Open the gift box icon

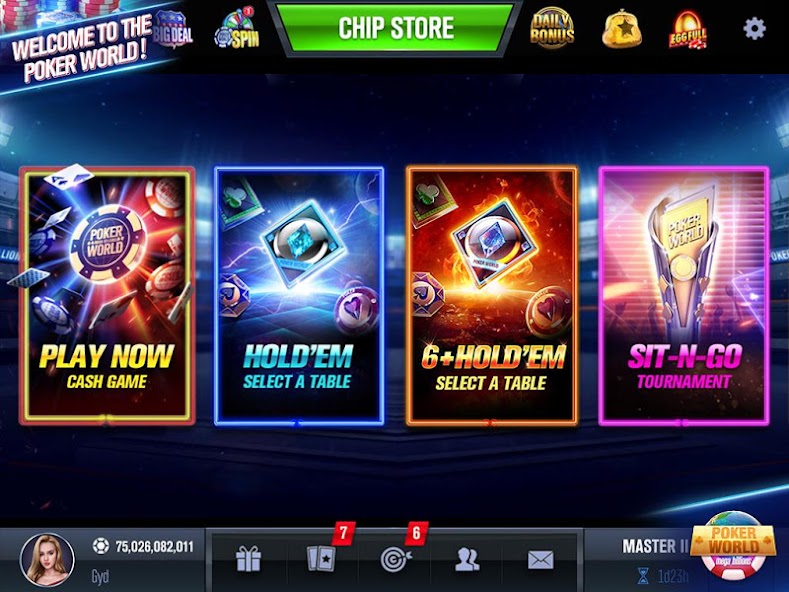248,560
